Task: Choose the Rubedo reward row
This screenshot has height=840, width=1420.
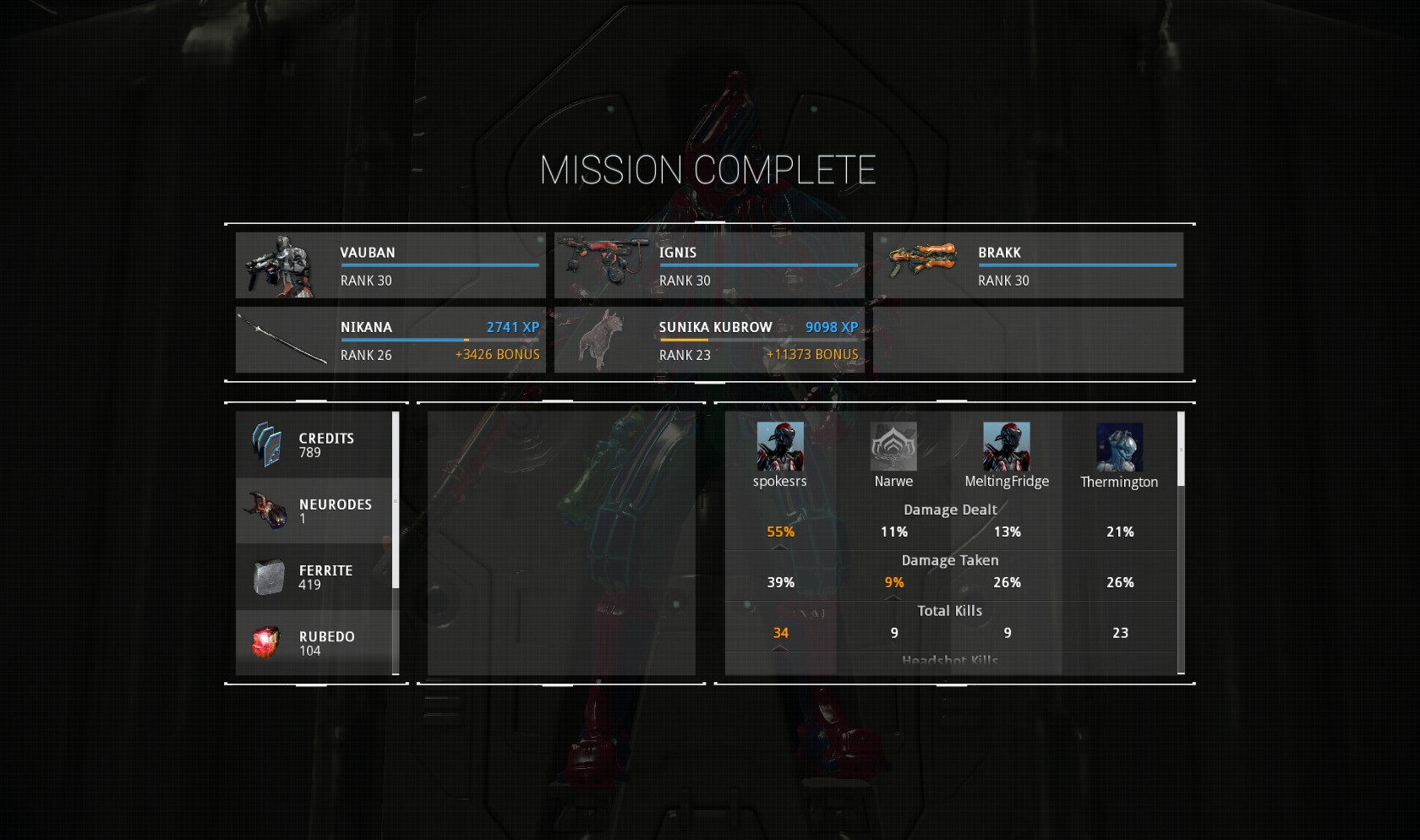Action: [x=314, y=642]
